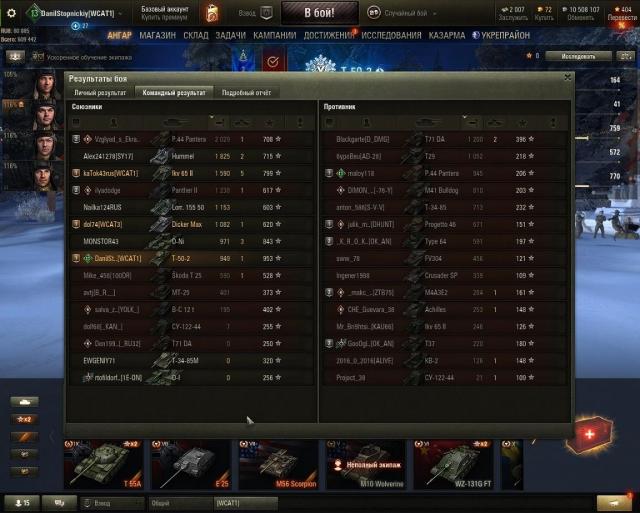Select the T 55A tank in carousel
Image resolution: width=640 pixels, height=513 pixels.
[x=104, y=464]
